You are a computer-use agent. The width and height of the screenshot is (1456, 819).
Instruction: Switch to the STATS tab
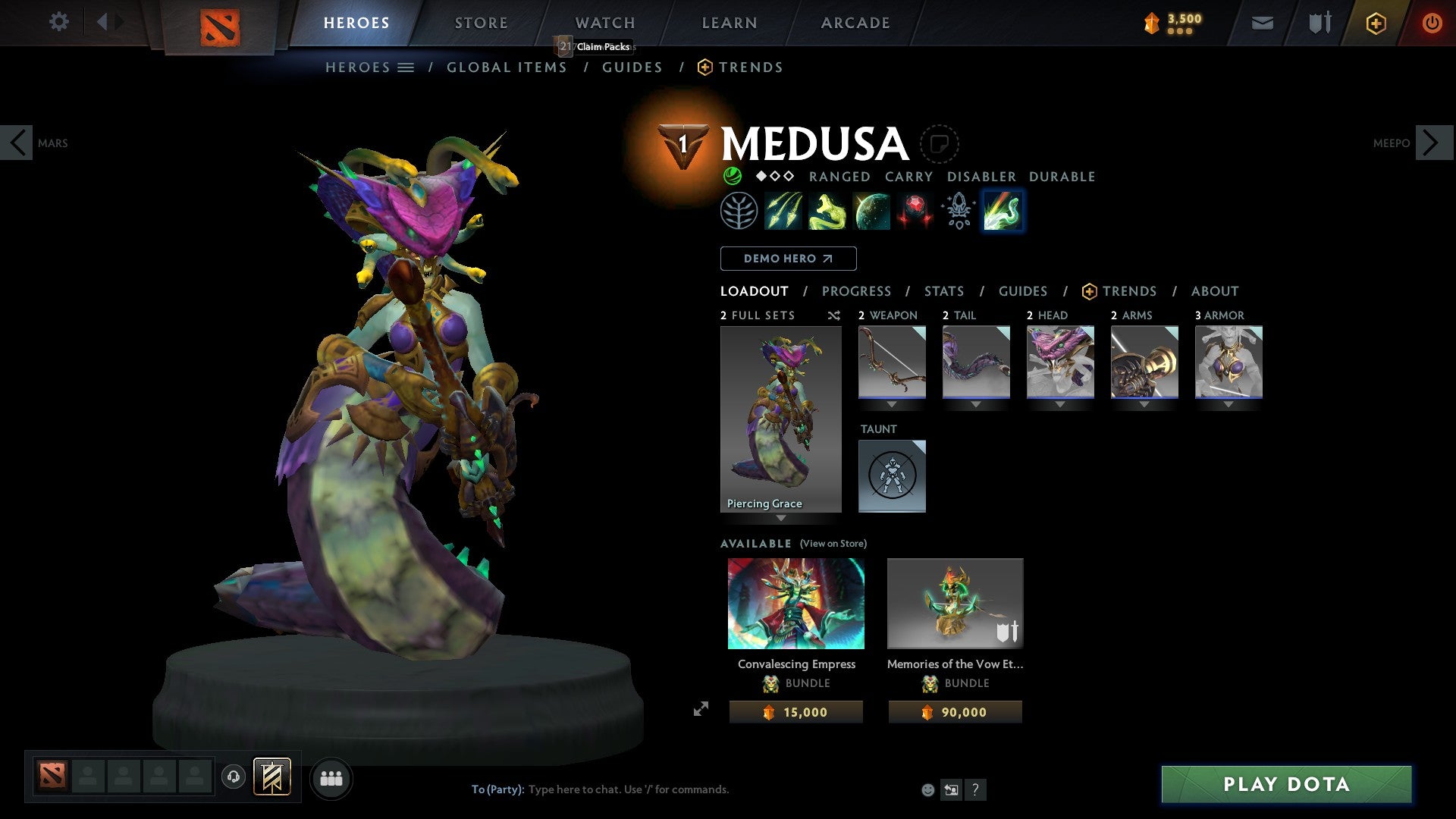[x=943, y=291]
